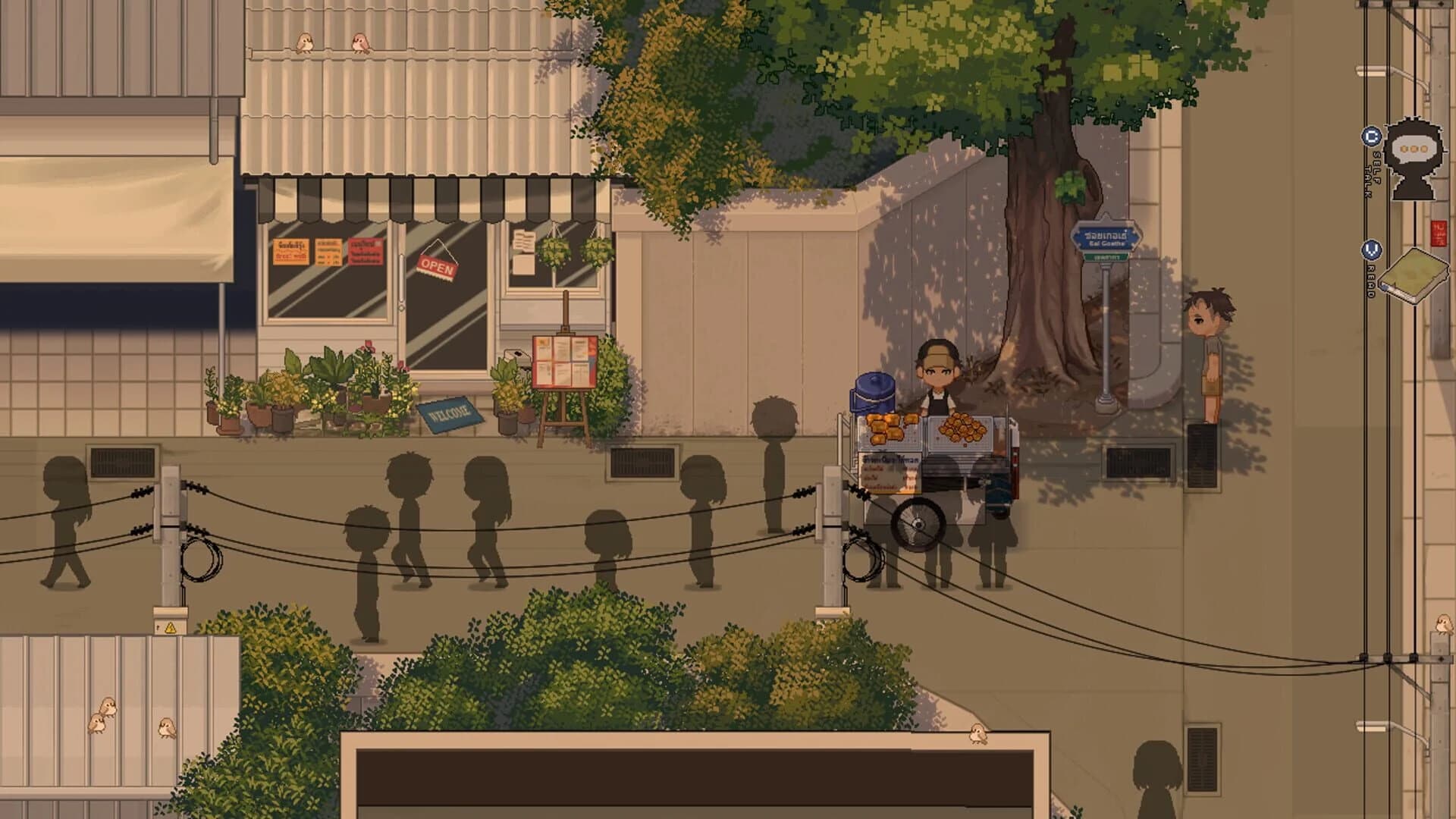Click the tray of fried snacks
Screen dimensions: 1456x819
click(963, 430)
